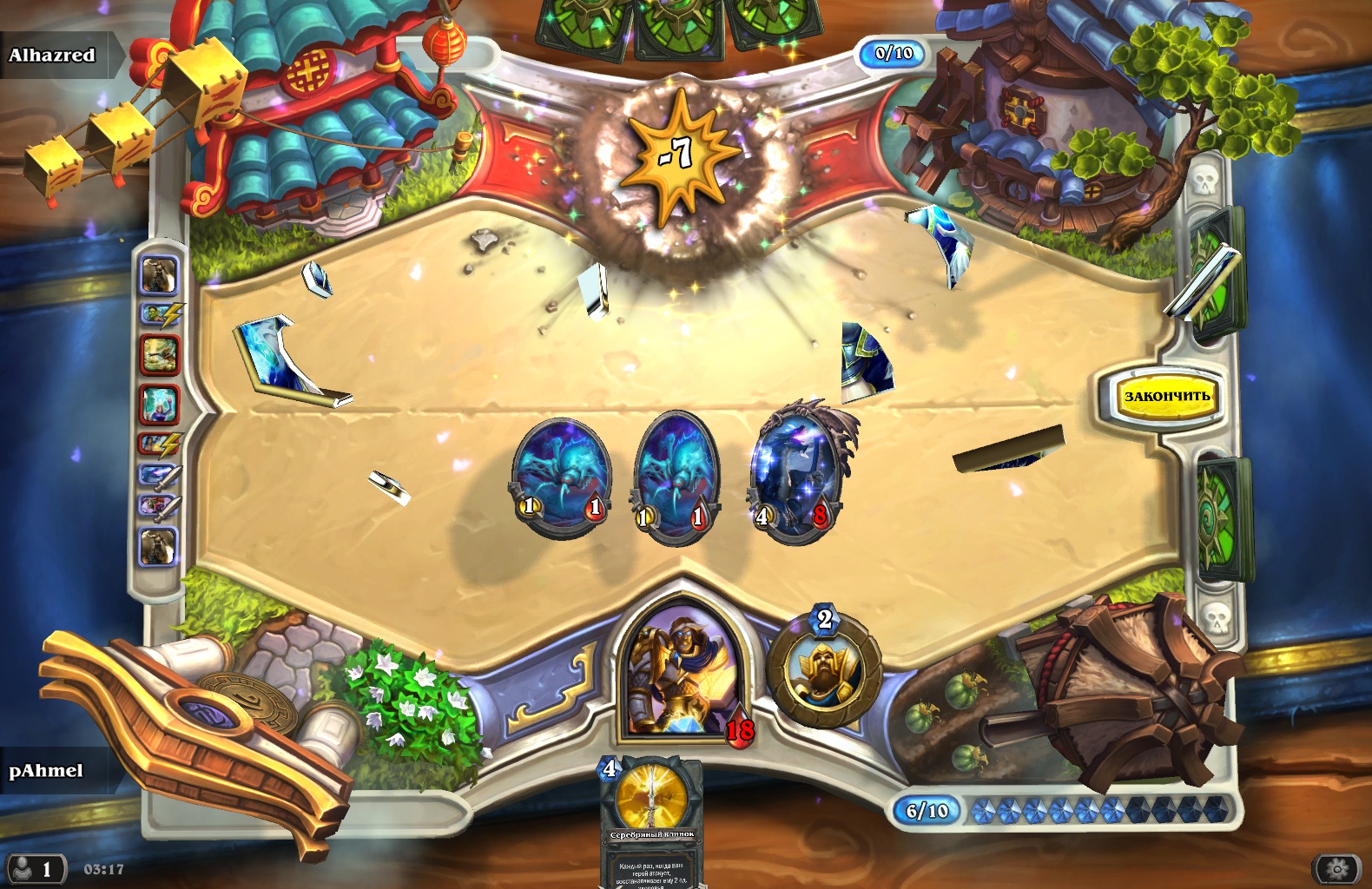This screenshot has width=1372, height=889.
Task: Open the game settings gear menu
Action: 1337,868
